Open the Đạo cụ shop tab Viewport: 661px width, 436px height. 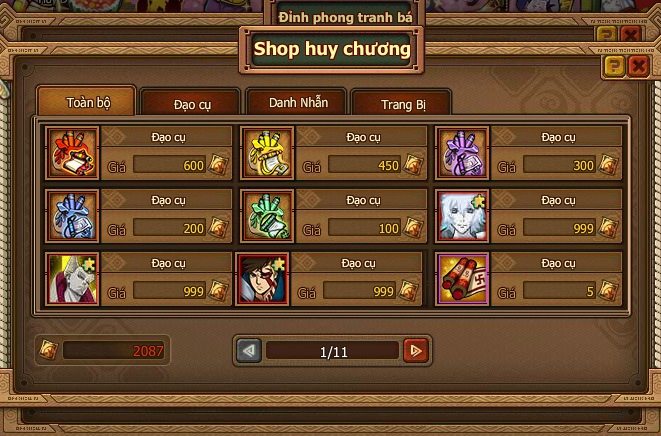click(190, 104)
